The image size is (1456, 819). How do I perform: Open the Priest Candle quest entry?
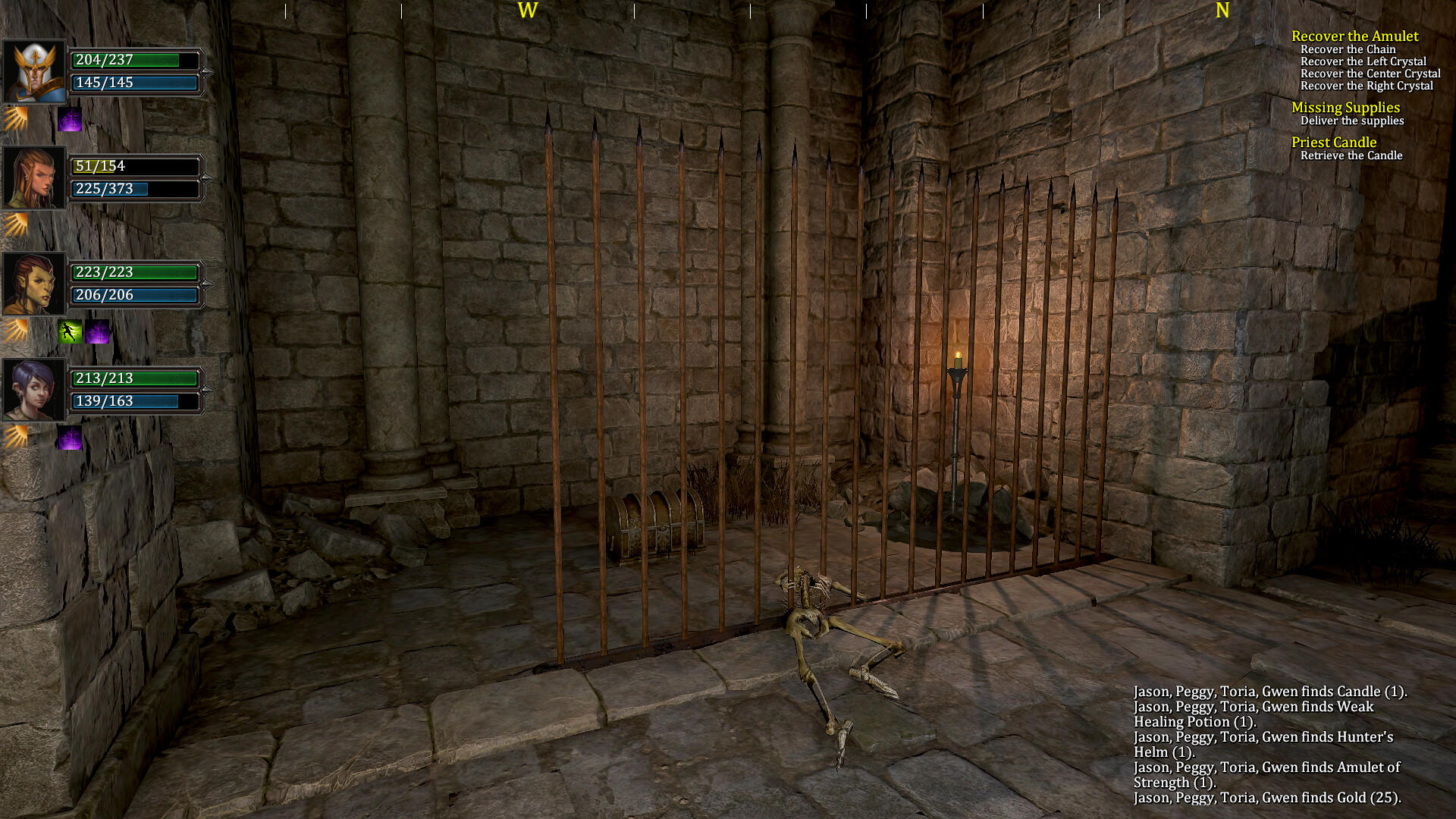1335,142
